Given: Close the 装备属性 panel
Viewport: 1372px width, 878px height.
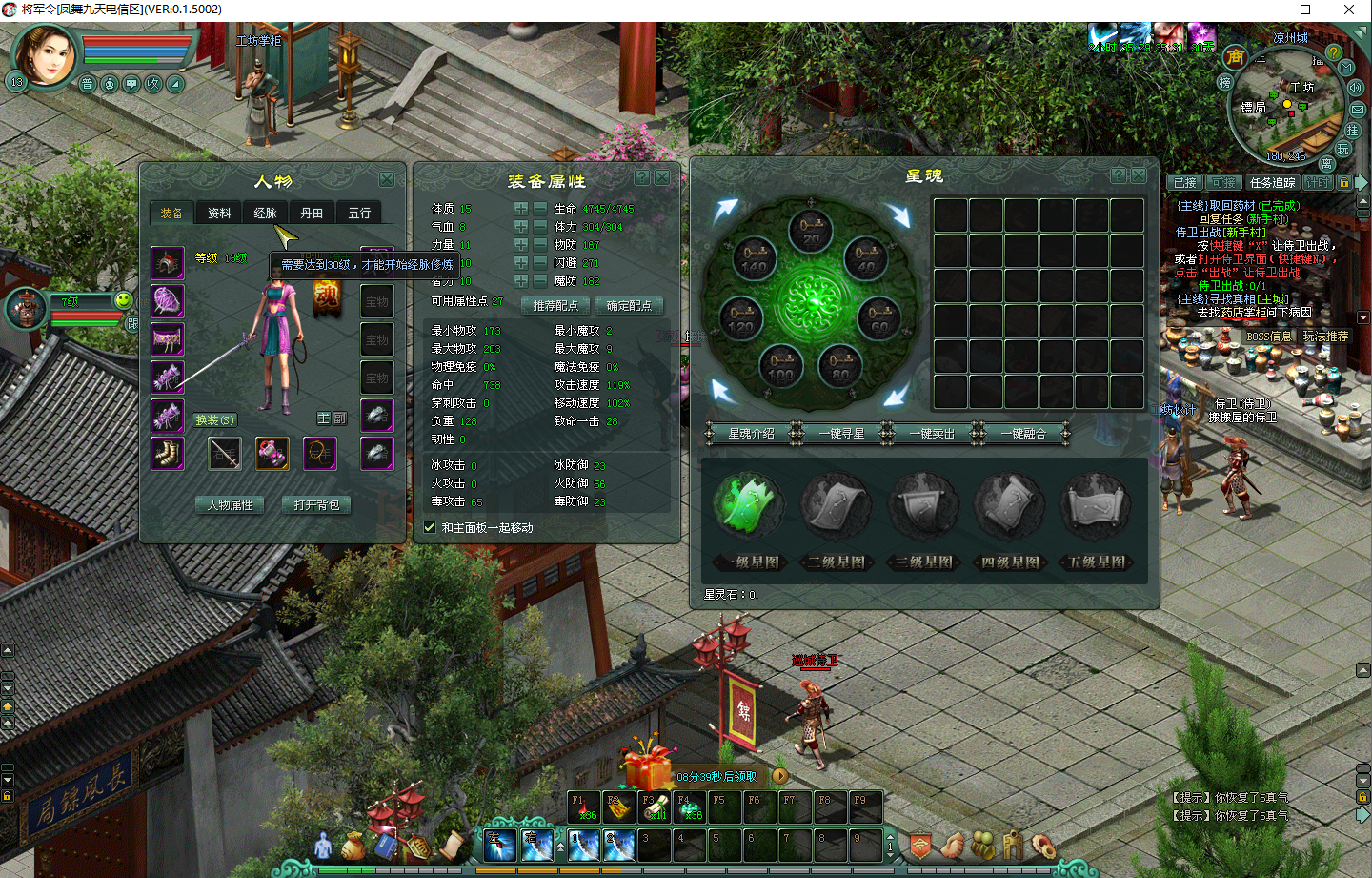Looking at the screenshot, I should (661, 177).
